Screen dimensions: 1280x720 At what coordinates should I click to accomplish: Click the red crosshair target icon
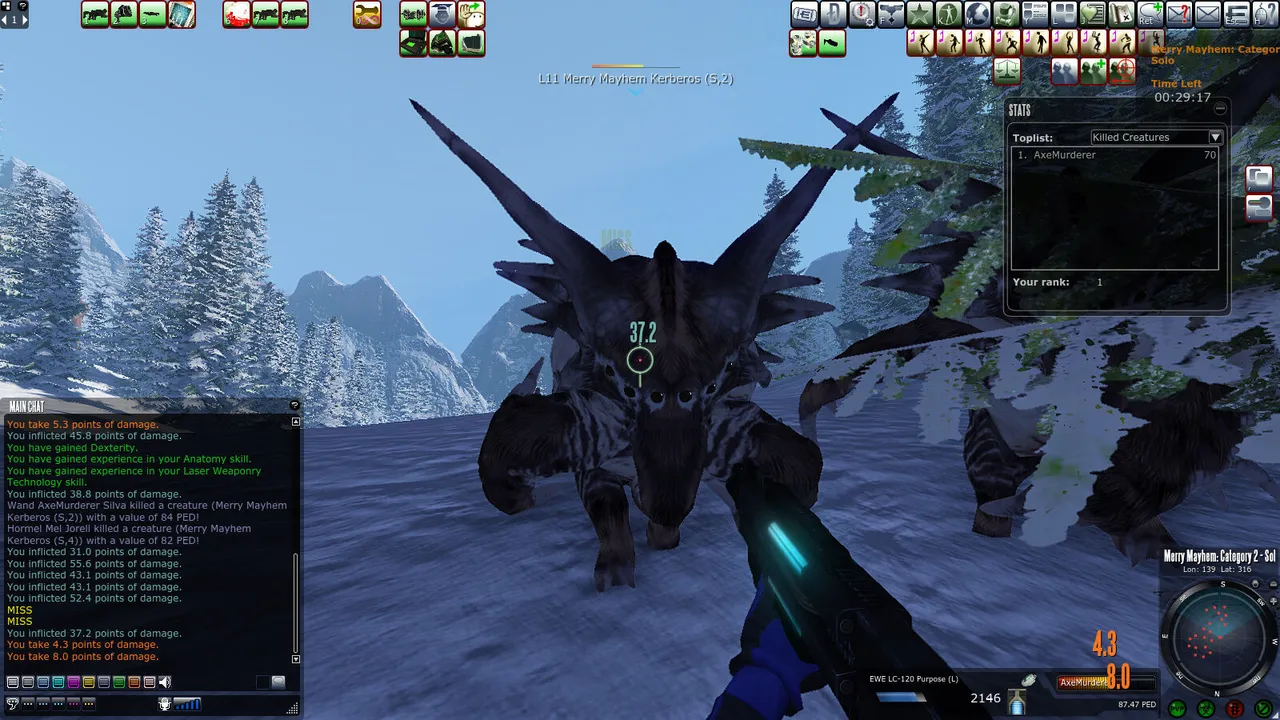1122,70
